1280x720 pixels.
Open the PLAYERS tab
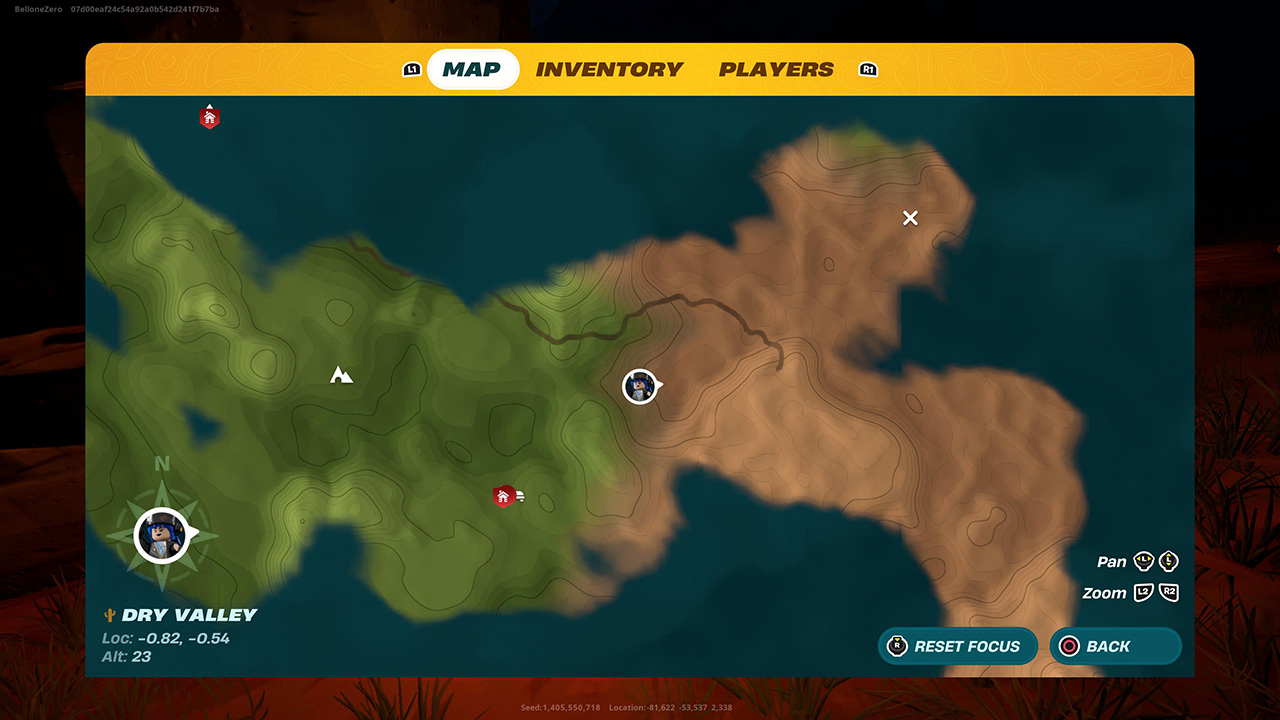pyautogui.click(x=776, y=69)
